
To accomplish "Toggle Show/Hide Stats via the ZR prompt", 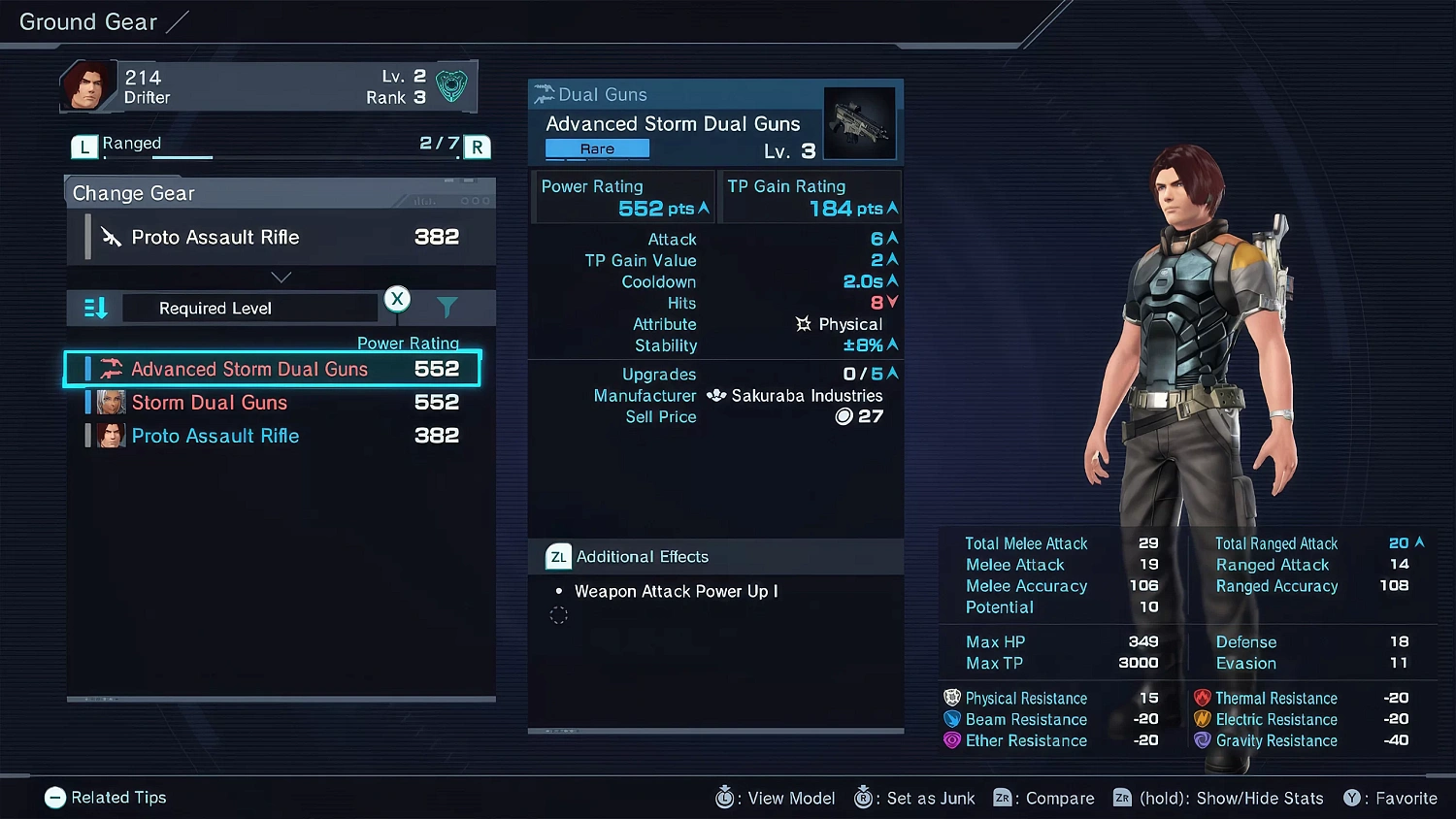I will 1123,798.
